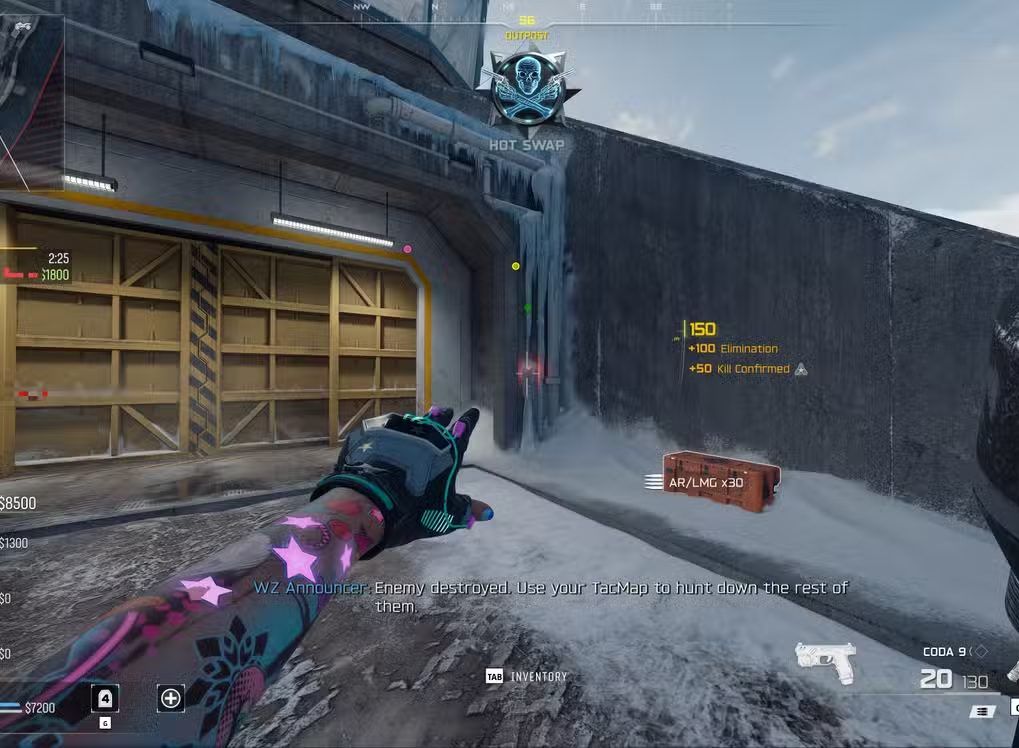The width and height of the screenshot is (1019, 748).
Task: Open the minimap in the corner
Action: 30,100
